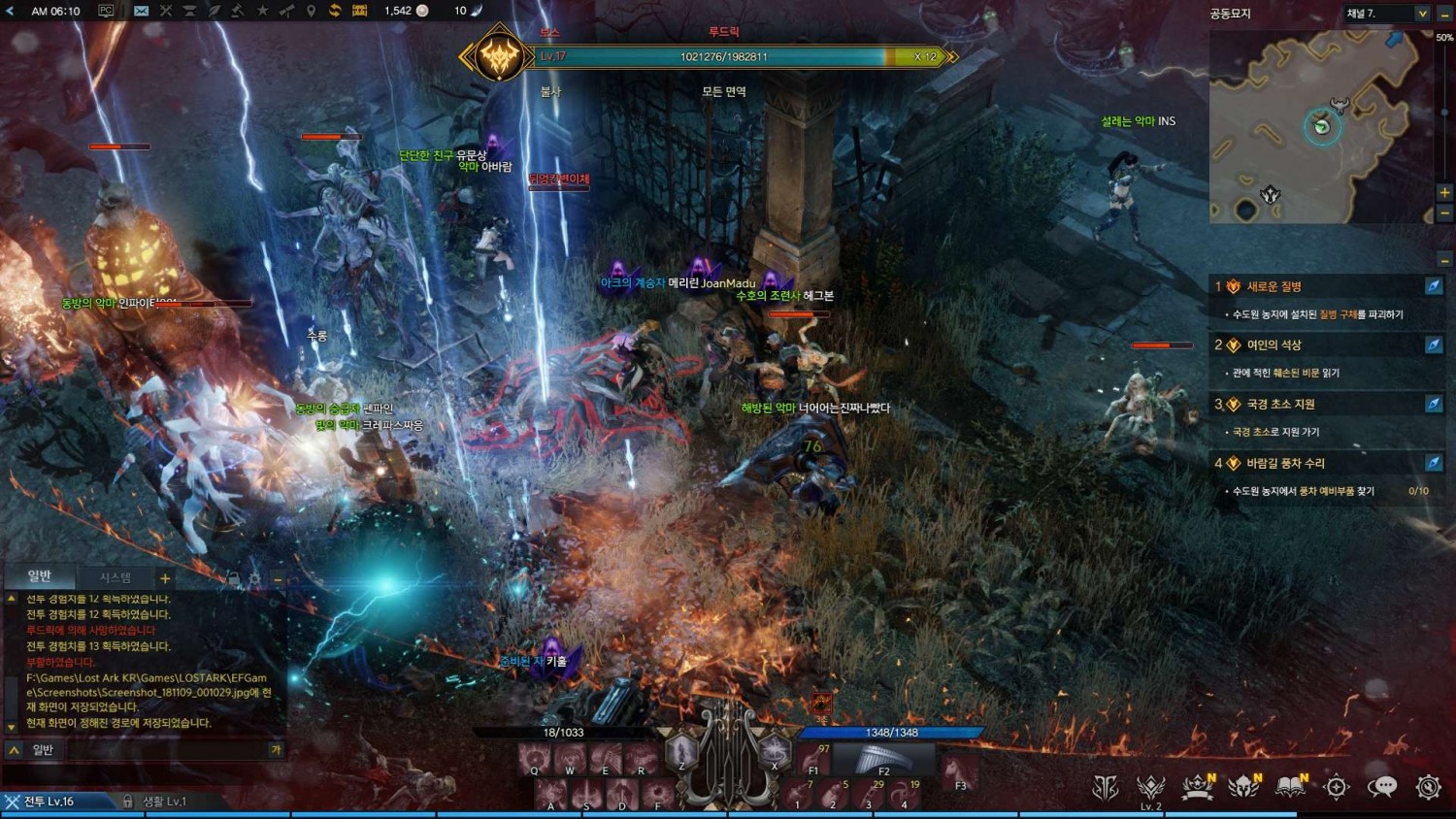
Task: Open the mail icon in the top toolbar
Action: pyautogui.click(x=142, y=10)
